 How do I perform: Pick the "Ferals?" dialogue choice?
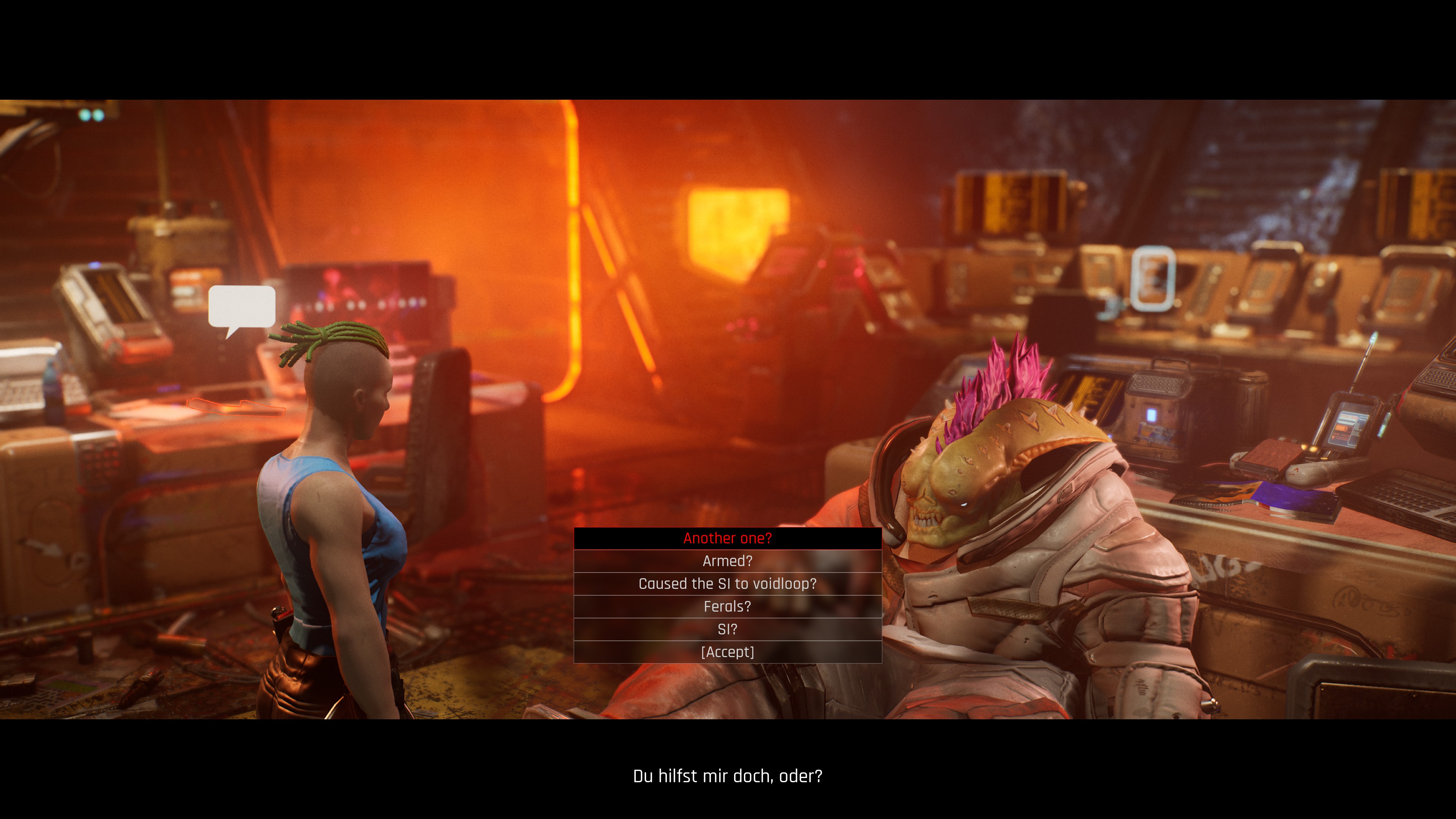(728, 606)
